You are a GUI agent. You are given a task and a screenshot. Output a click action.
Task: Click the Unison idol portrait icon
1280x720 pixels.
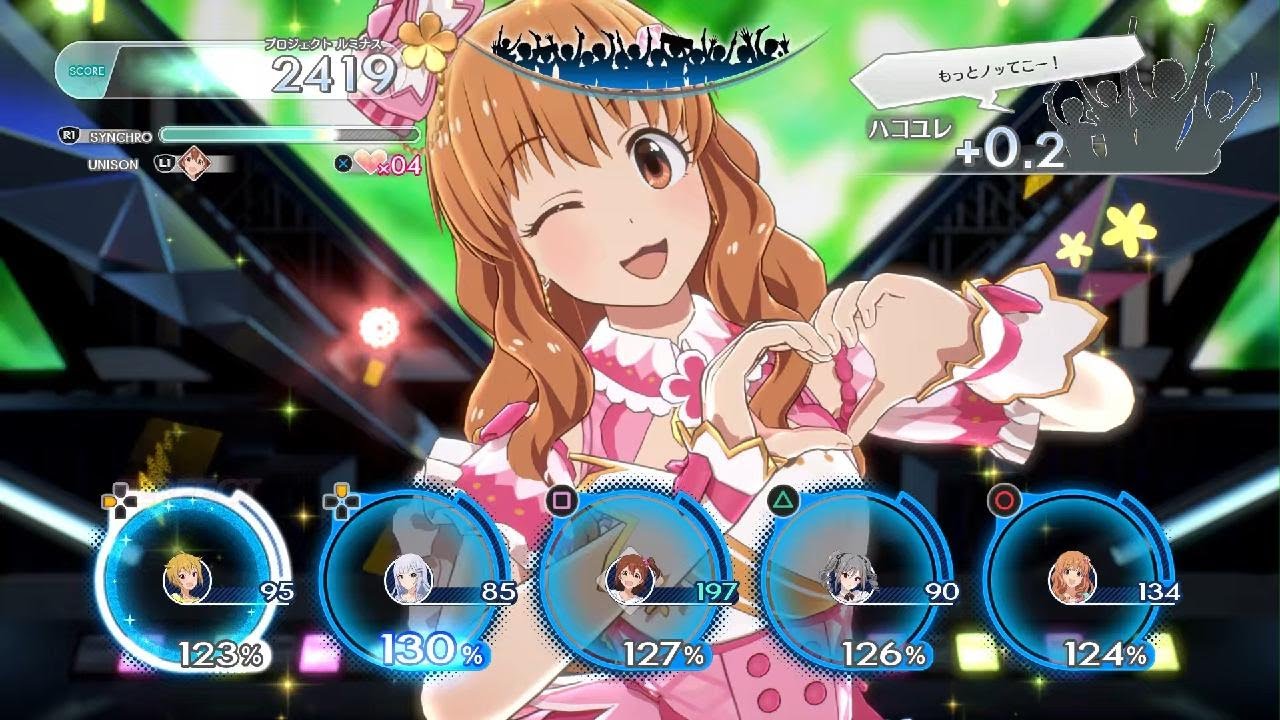tap(192, 163)
